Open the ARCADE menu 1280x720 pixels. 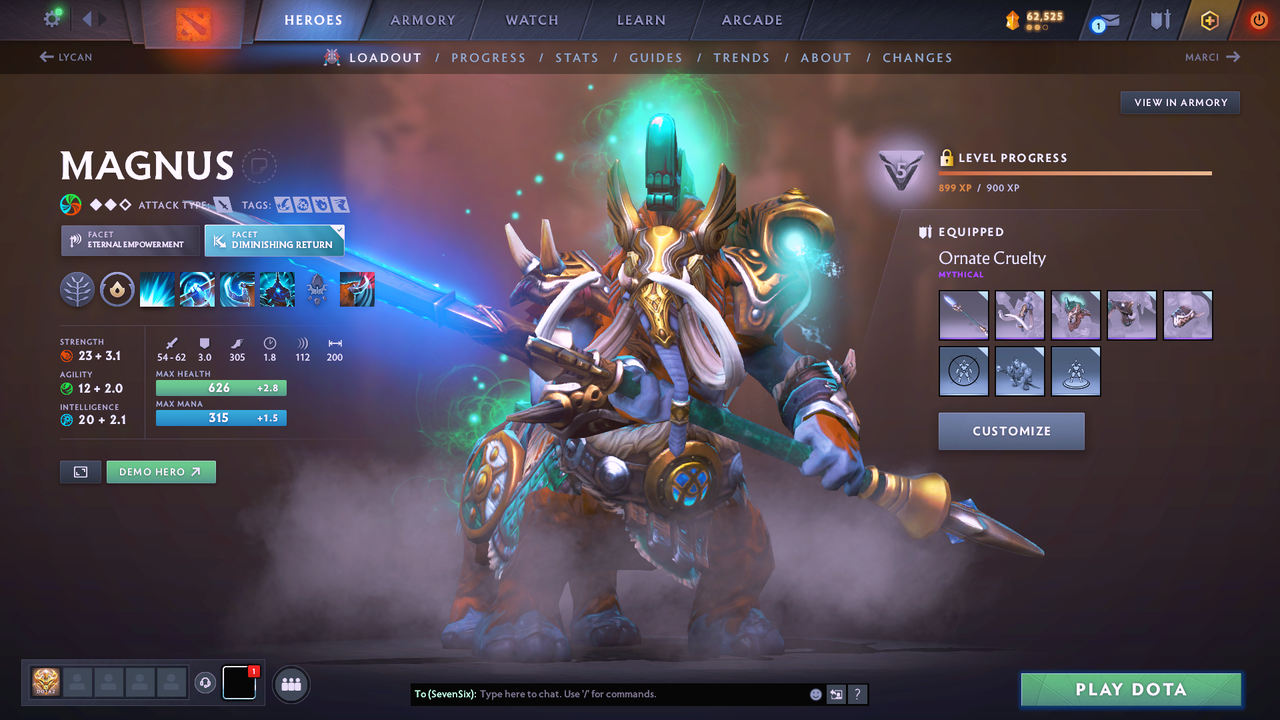coord(751,20)
